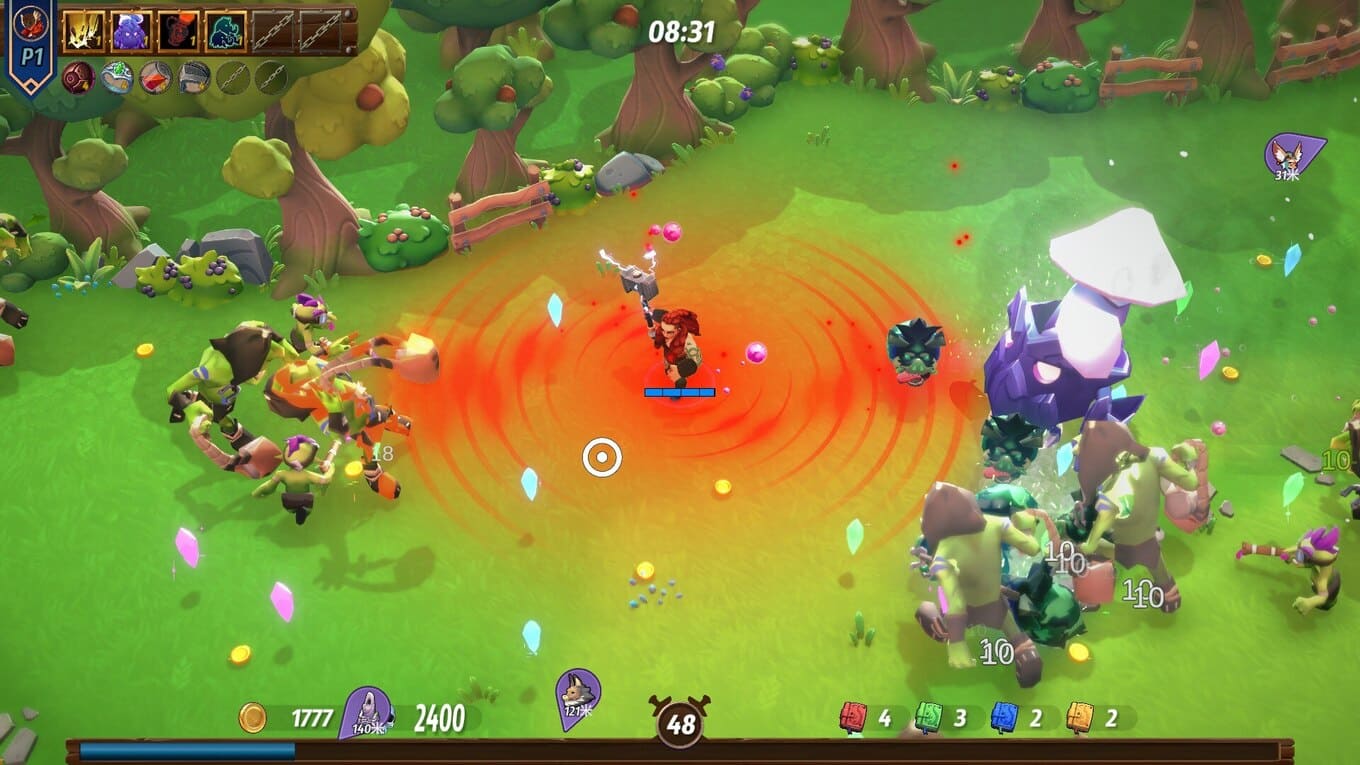This screenshot has height=765, width=1360.
Task: Click the gold coin currency icon
Action: coord(253,717)
